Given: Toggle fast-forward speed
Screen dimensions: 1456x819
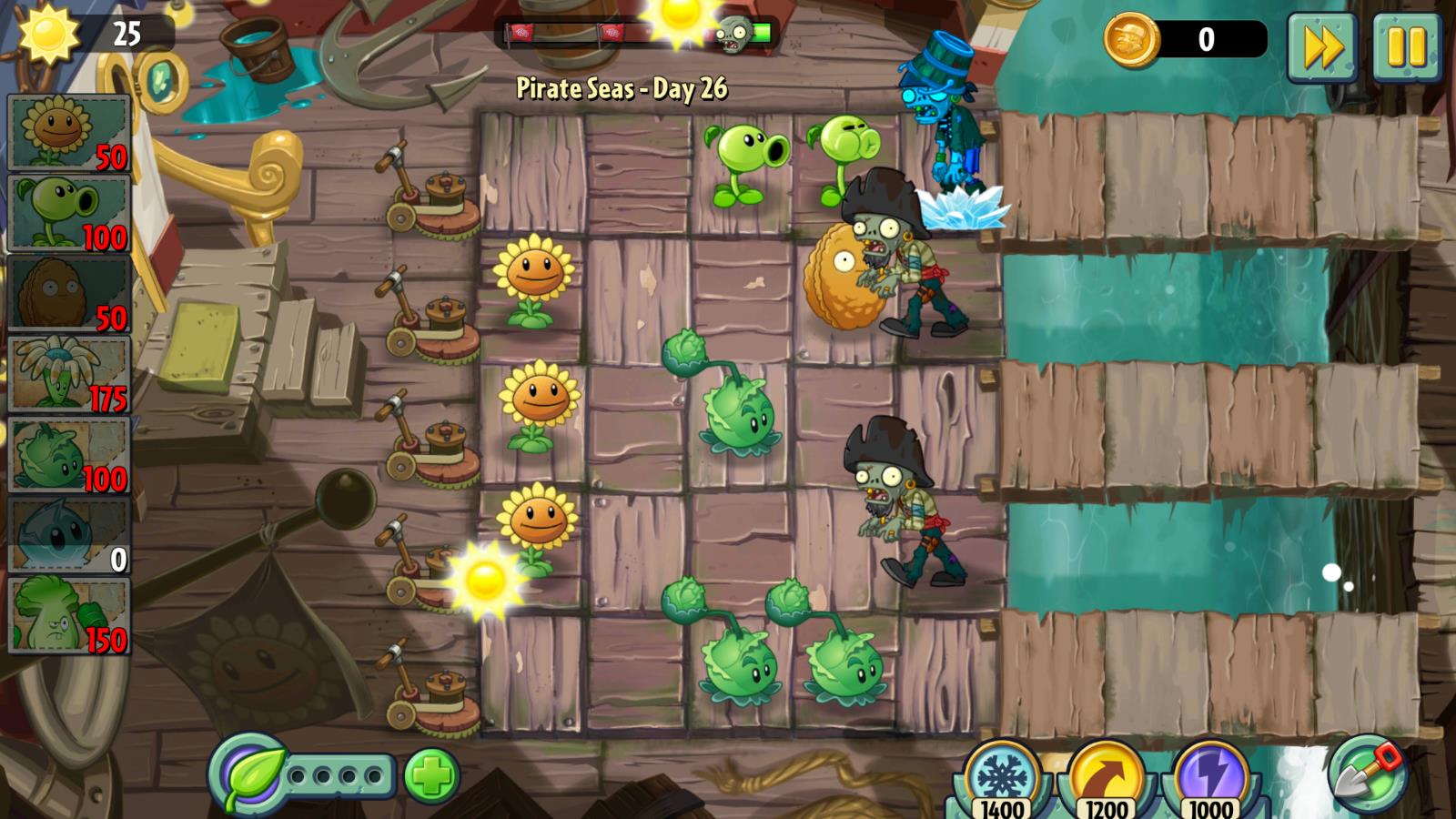Looking at the screenshot, I should 1321,47.
